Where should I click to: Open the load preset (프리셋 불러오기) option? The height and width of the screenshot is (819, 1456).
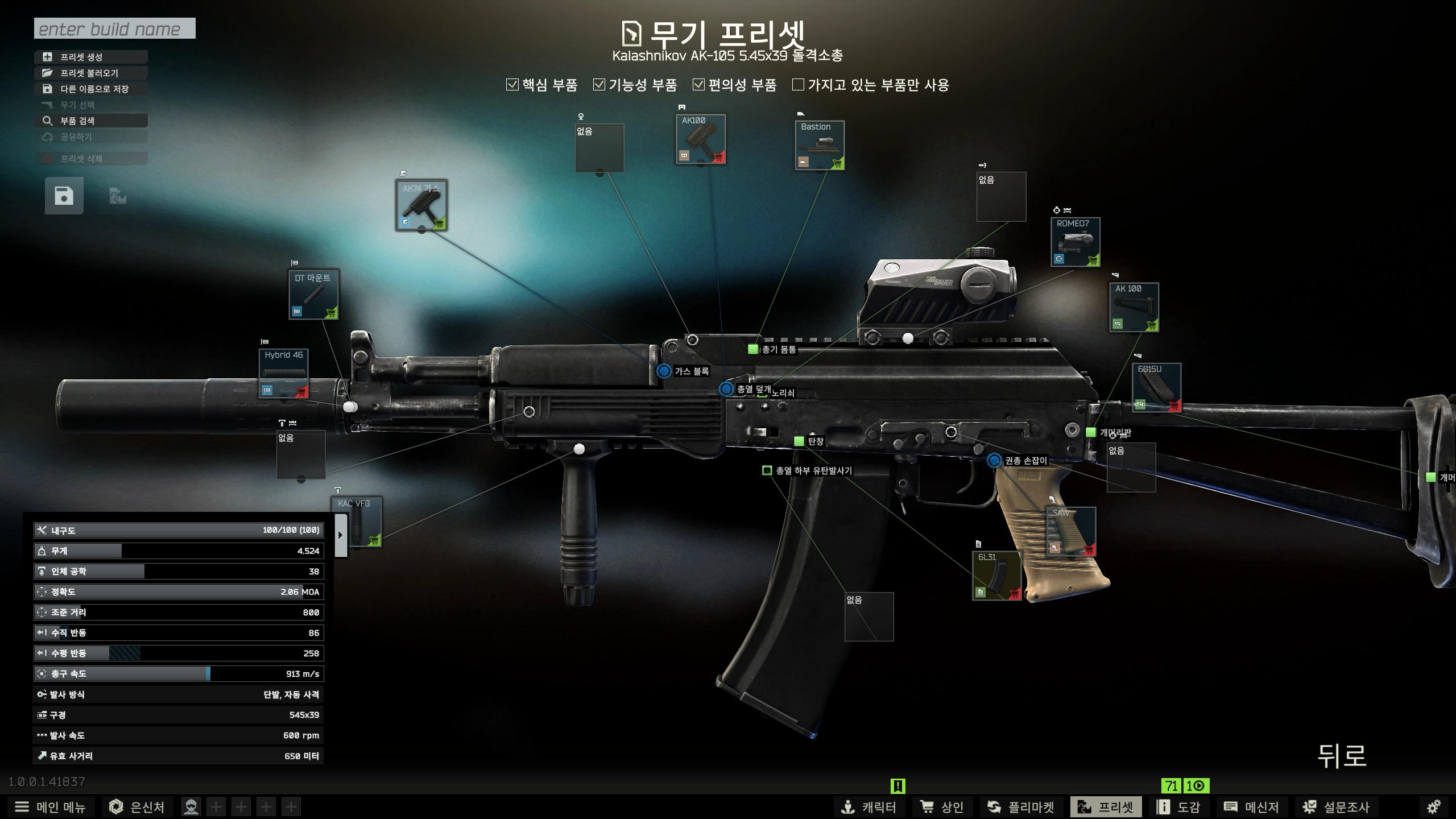(91, 73)
